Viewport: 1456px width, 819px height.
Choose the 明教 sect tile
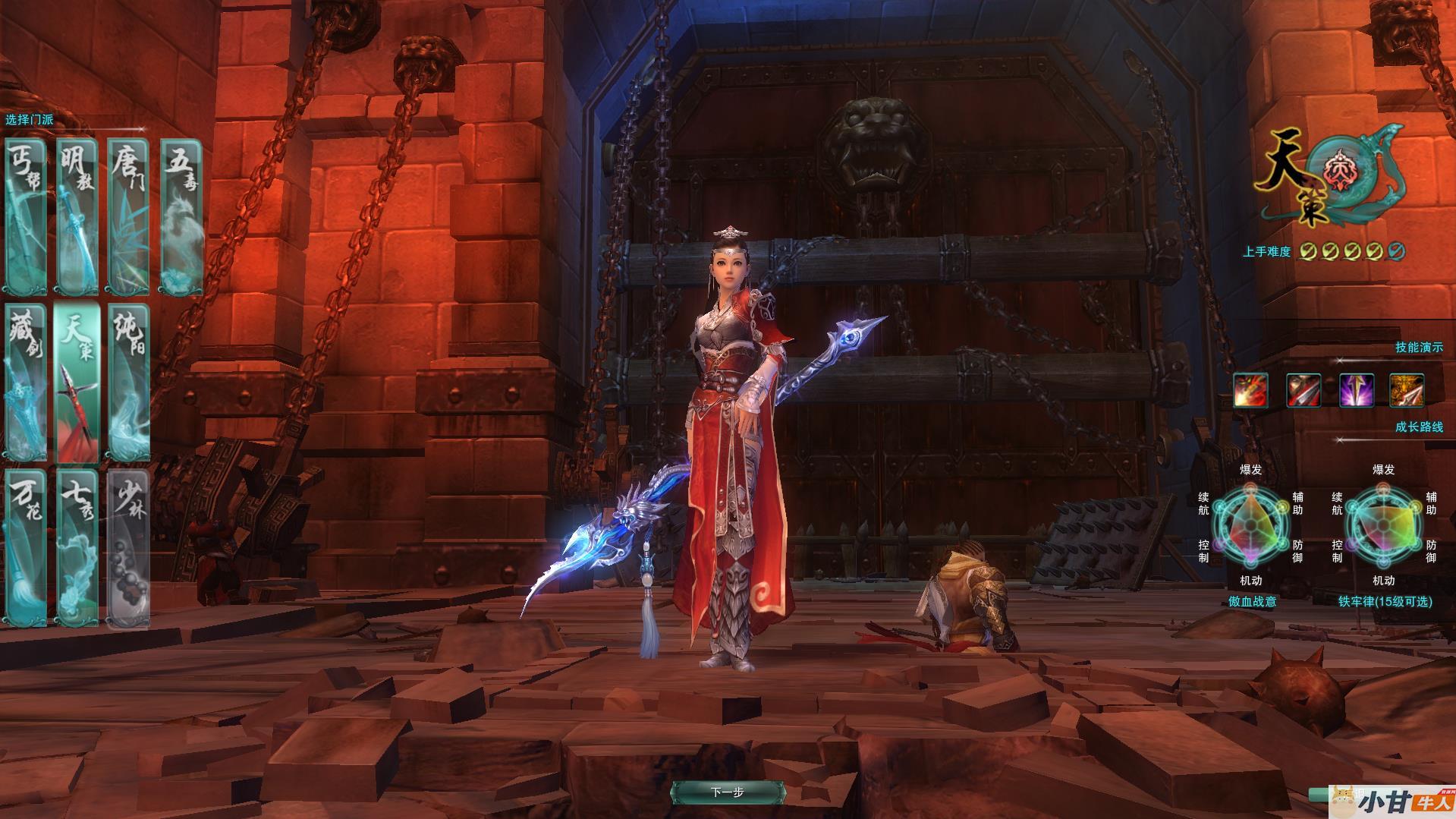click(x=77, y=216)
